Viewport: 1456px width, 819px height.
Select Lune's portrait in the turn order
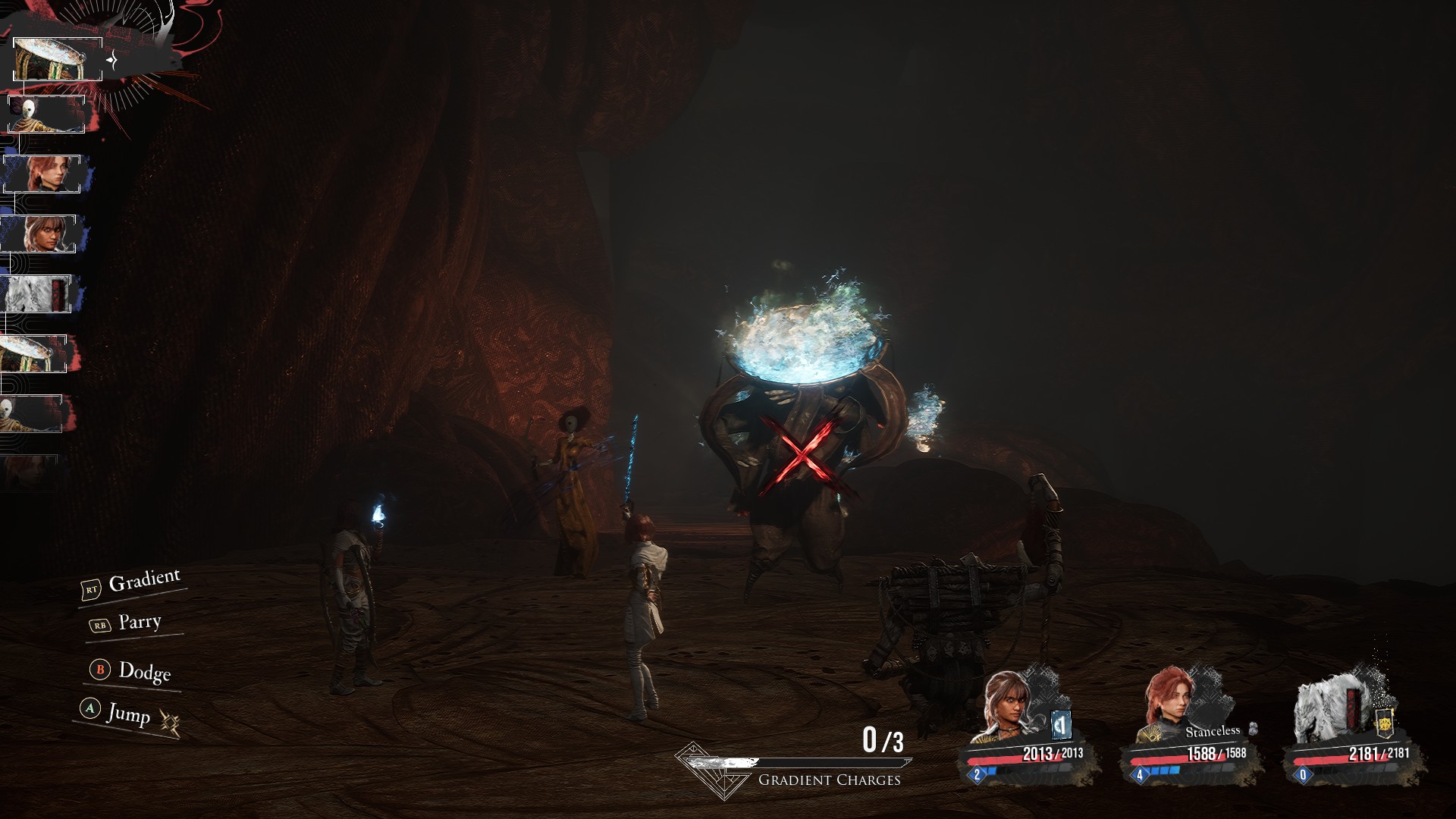(39, 234)
